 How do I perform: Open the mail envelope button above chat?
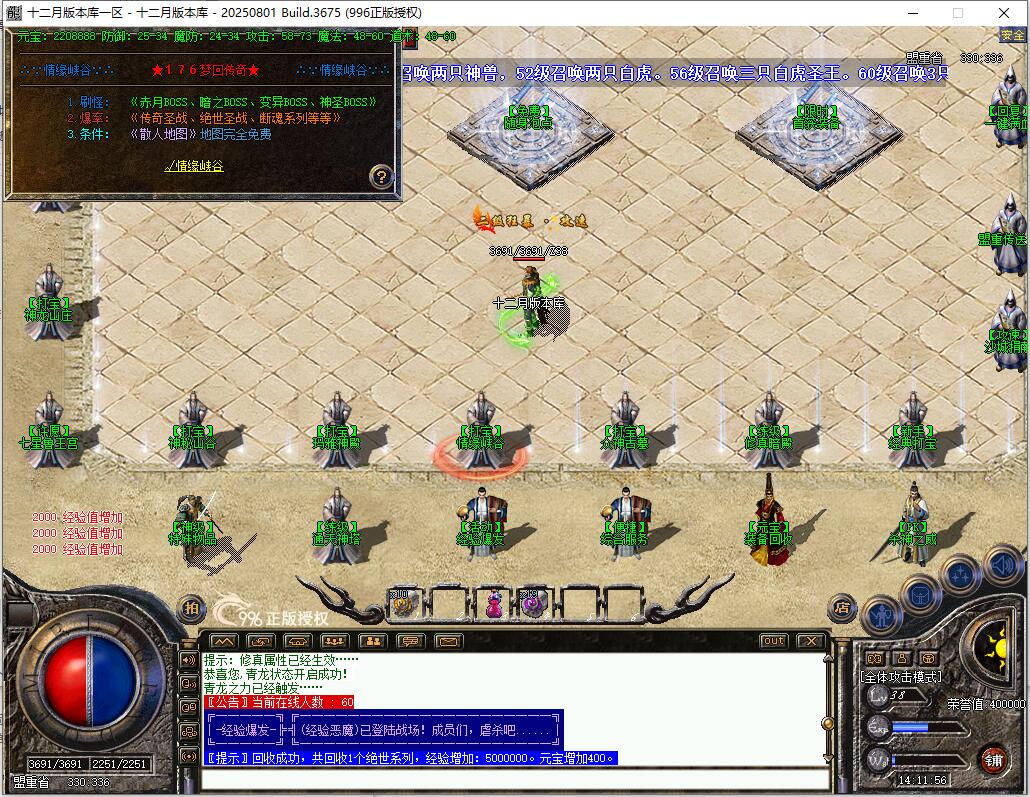[447, 641]
